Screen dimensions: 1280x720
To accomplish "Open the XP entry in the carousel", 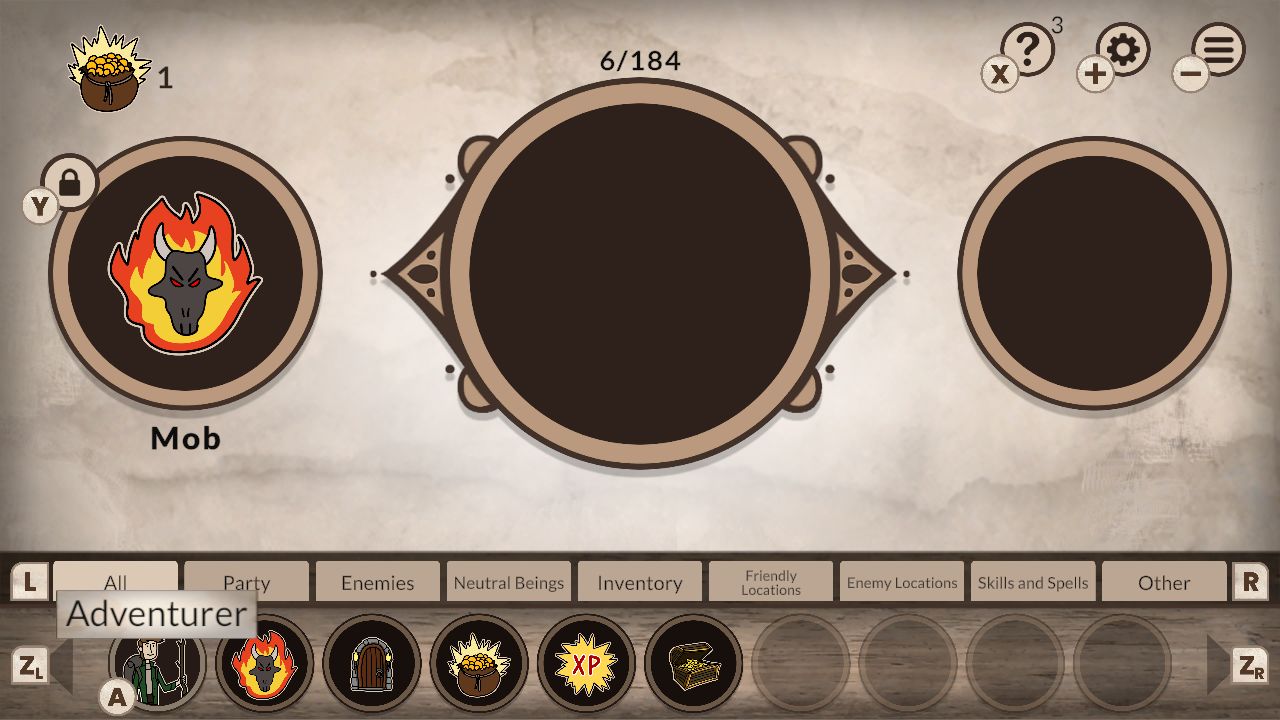I will click(x=586, y=663).
